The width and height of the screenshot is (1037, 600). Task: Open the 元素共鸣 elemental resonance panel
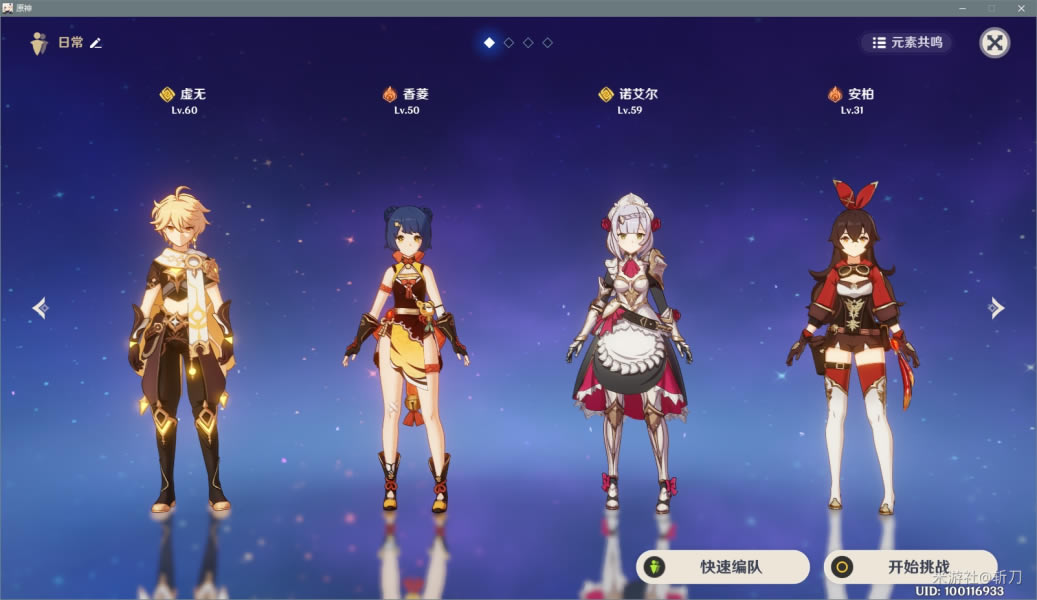coord(907,43)
